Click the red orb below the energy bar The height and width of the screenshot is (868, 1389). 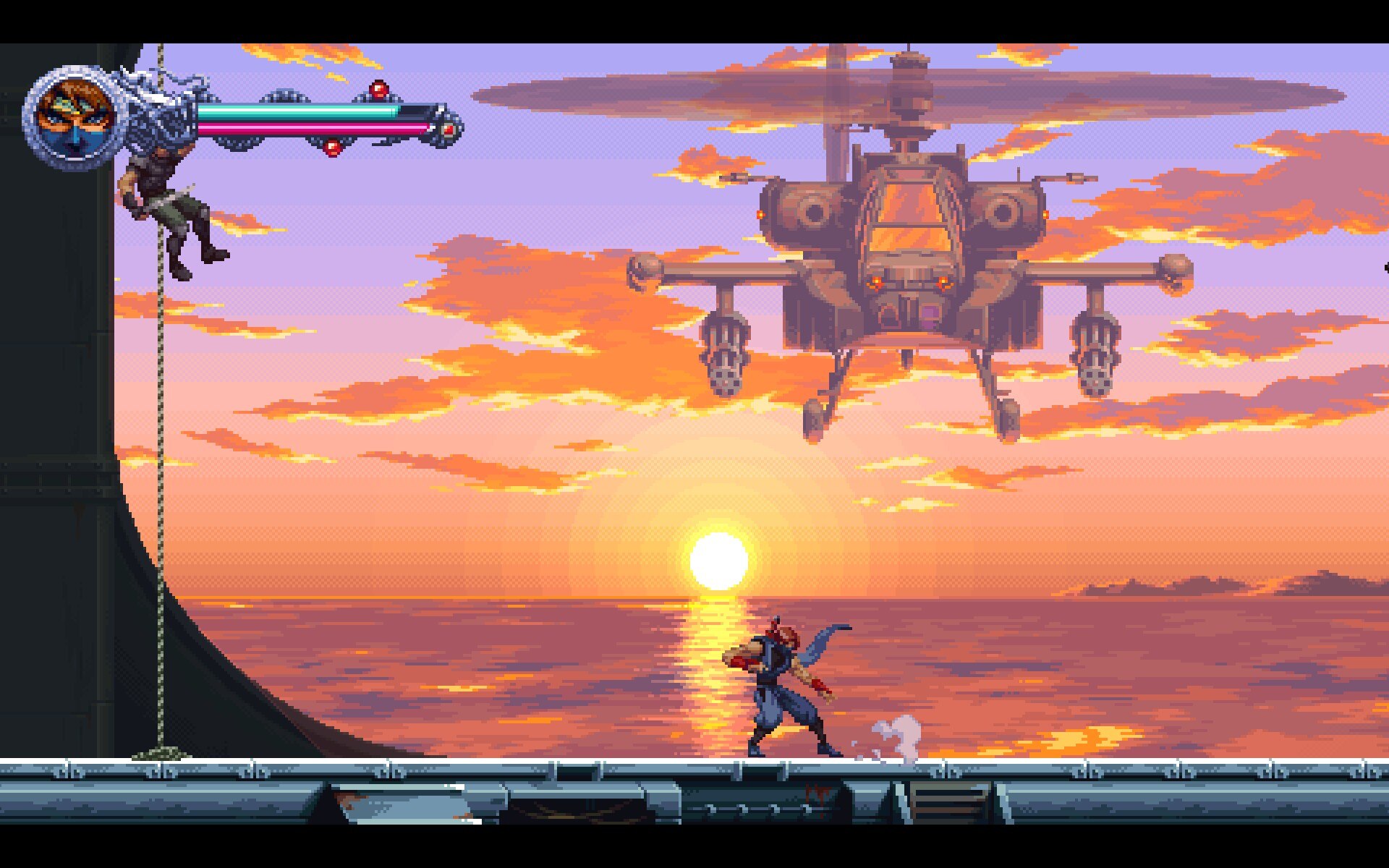click(x=332, y=146)
